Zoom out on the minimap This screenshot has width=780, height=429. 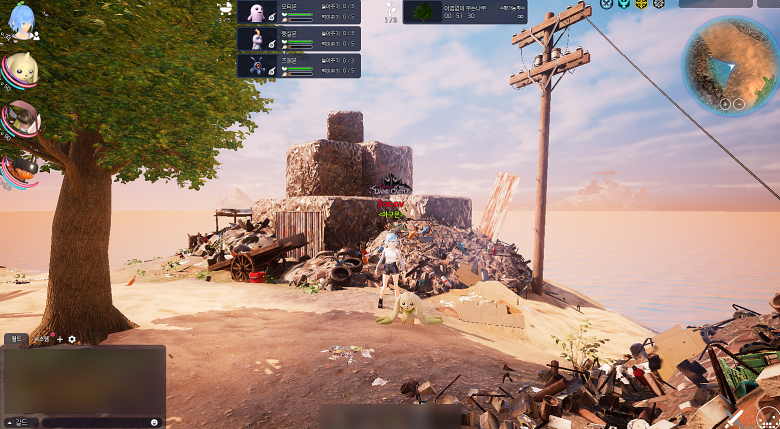pos(739,103)
